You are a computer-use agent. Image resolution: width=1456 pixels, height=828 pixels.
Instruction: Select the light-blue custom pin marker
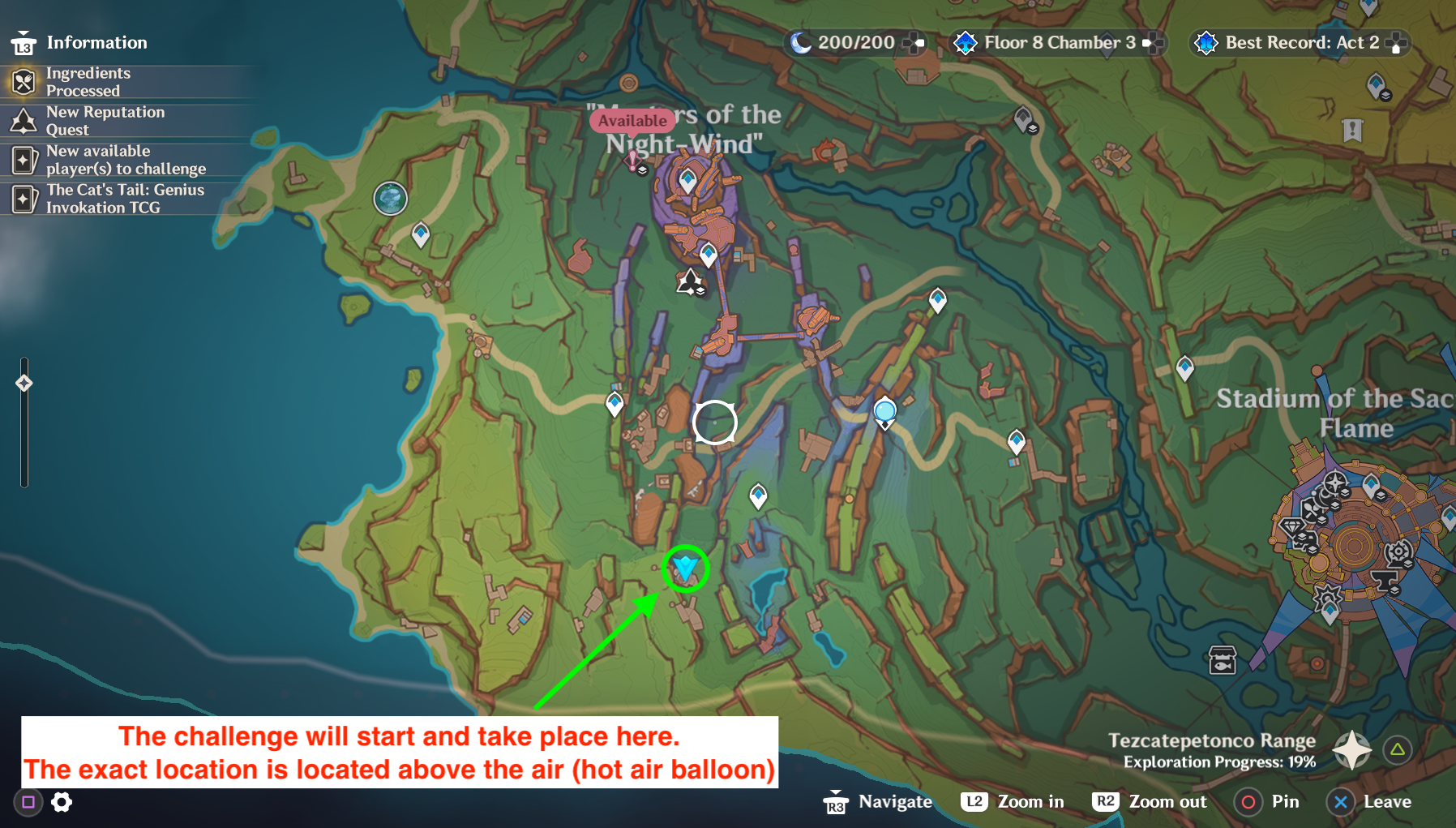tap(884, 411)
